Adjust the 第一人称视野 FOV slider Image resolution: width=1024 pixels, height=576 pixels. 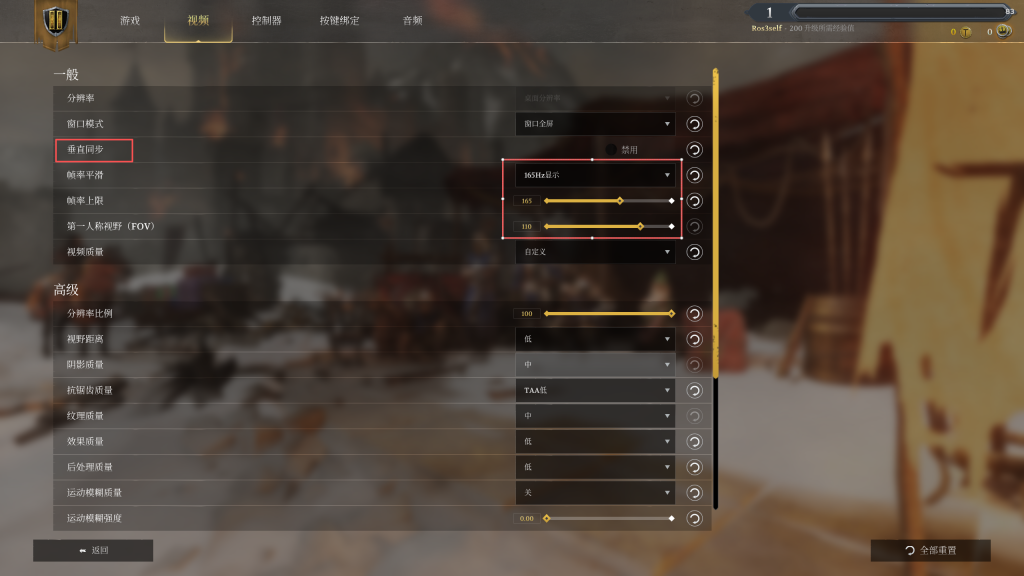(x=608, y=227)
